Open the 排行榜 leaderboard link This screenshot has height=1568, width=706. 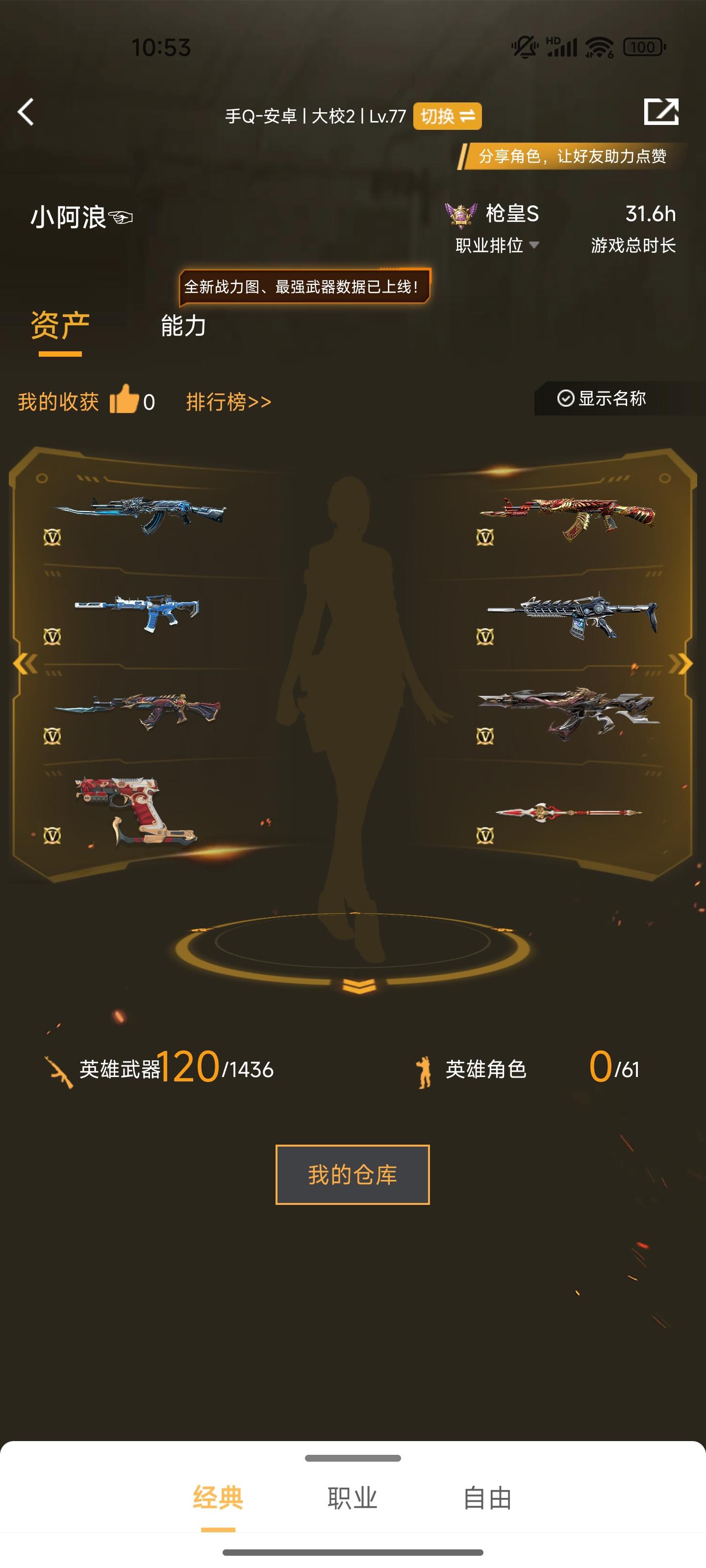point(228,402)
